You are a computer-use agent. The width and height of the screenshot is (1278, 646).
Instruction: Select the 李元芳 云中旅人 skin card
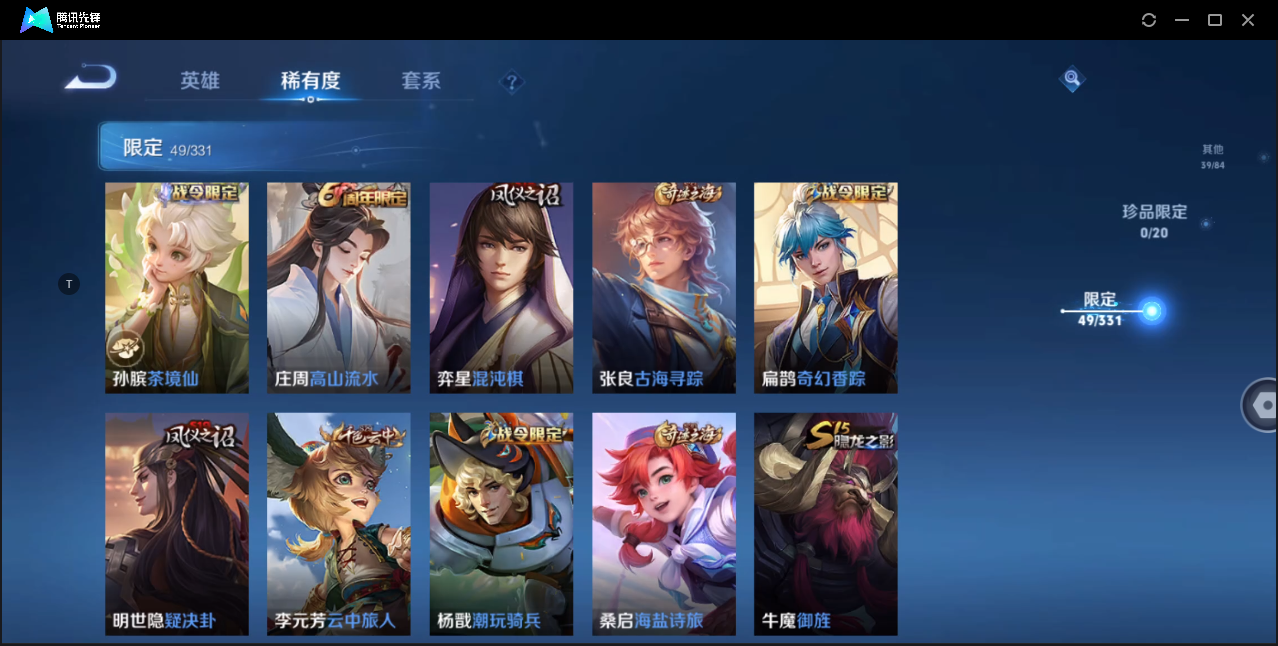pyautogui.click(x=339, y=524)
